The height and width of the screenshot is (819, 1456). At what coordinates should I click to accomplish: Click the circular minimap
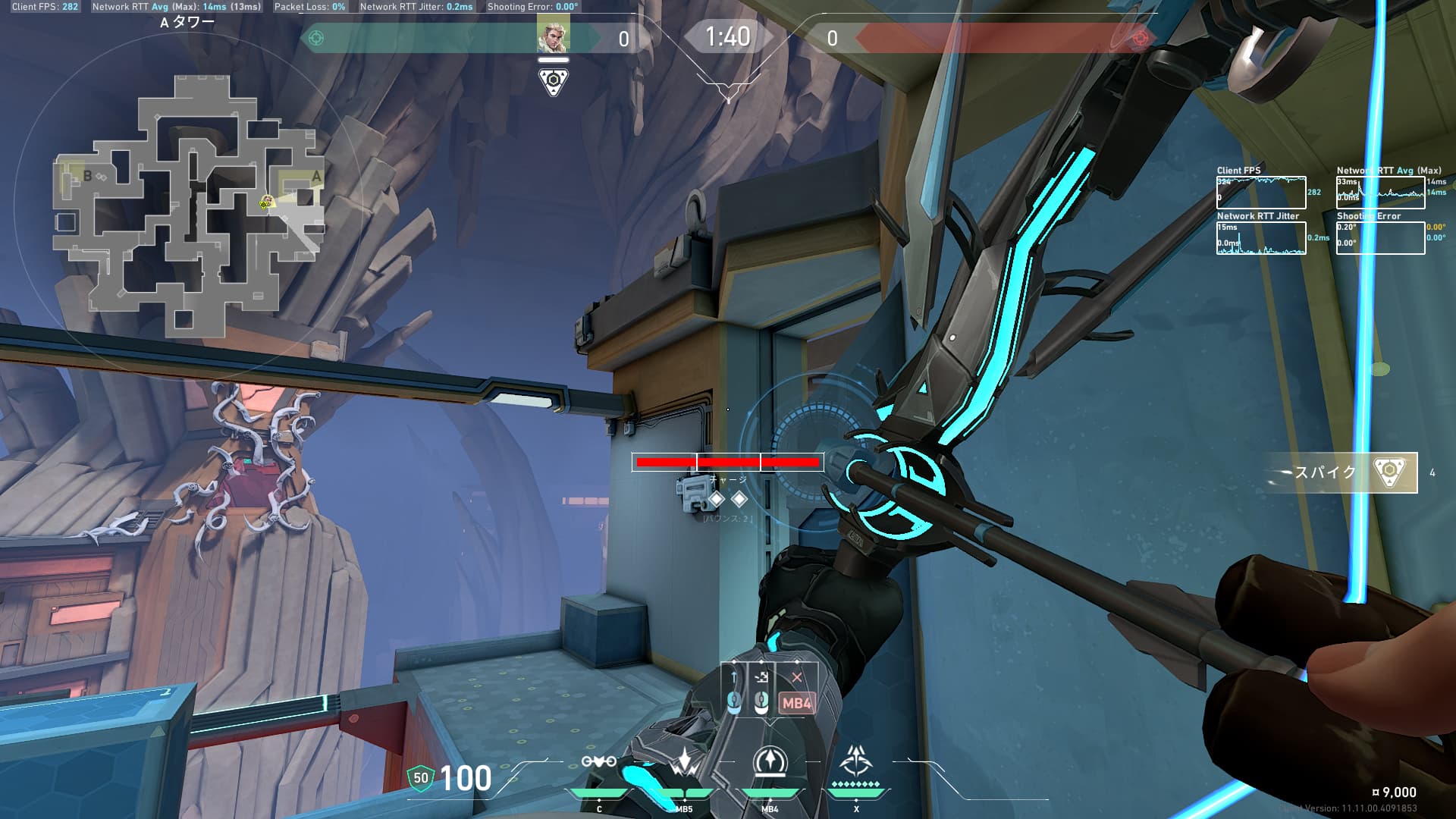tap(188, 205)
